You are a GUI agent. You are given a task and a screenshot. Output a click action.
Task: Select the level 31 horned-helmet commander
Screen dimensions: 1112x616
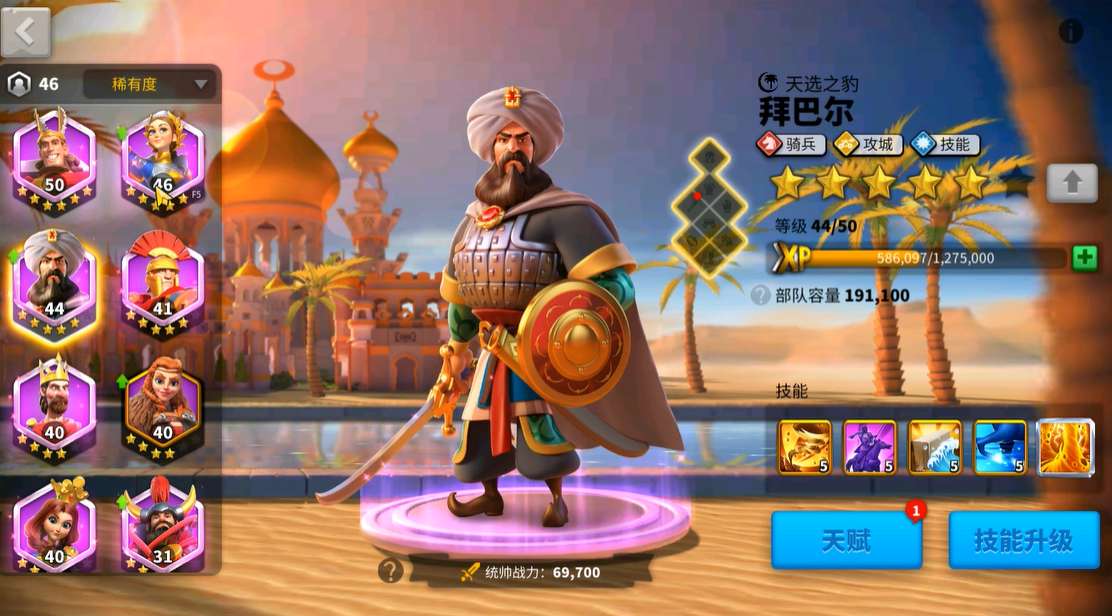162,527
